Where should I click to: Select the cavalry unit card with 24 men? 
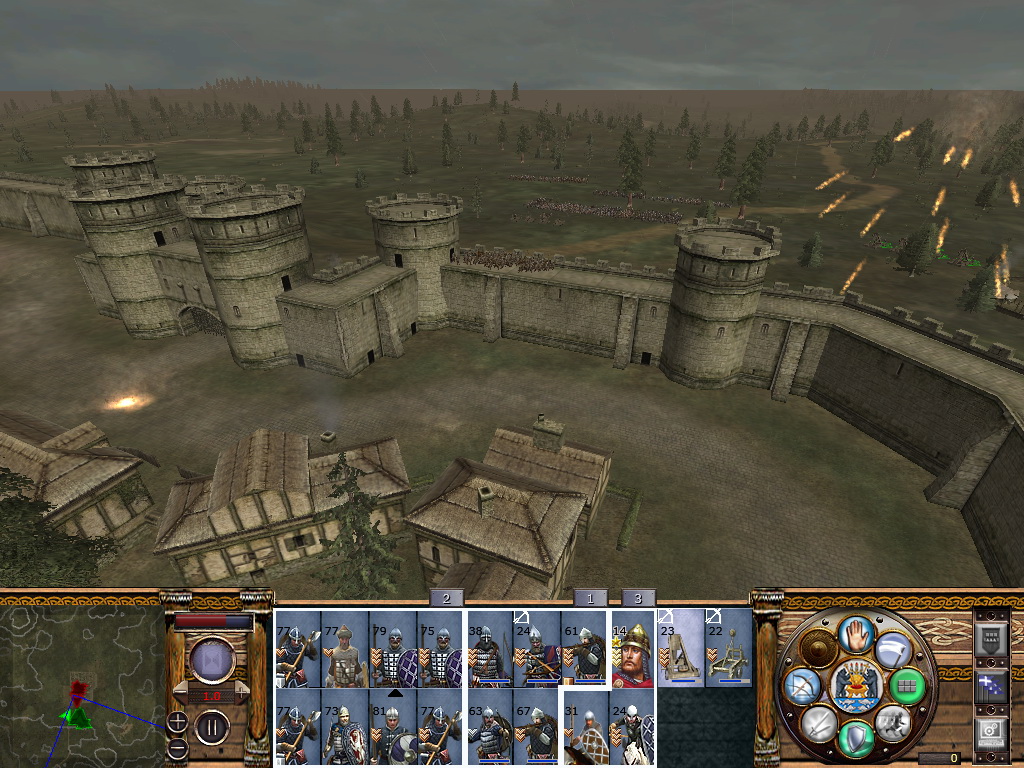632,728
